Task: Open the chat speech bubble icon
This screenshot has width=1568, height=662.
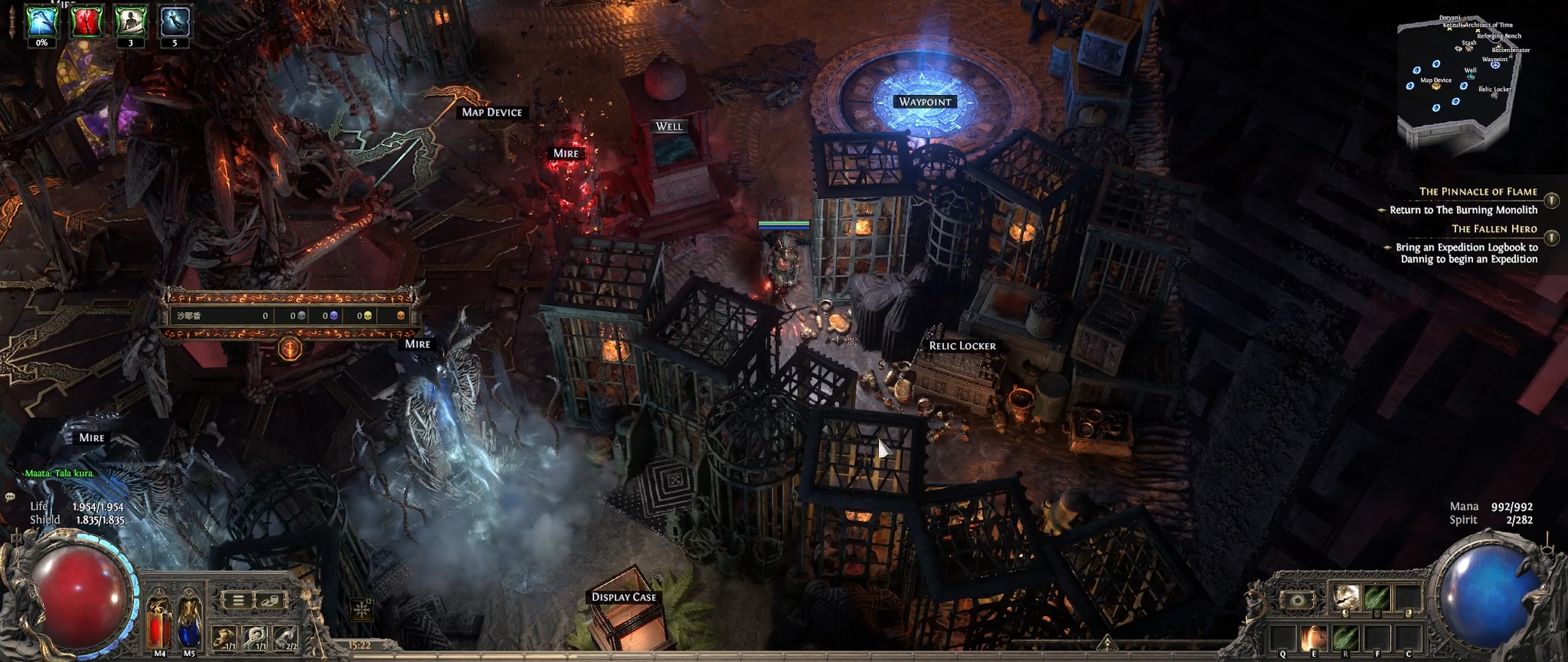Action: (10, 496)
